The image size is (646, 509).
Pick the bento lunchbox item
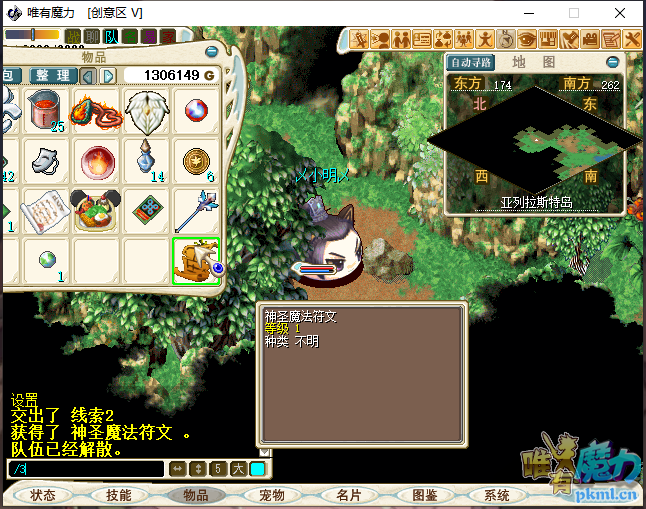point(97,210)
